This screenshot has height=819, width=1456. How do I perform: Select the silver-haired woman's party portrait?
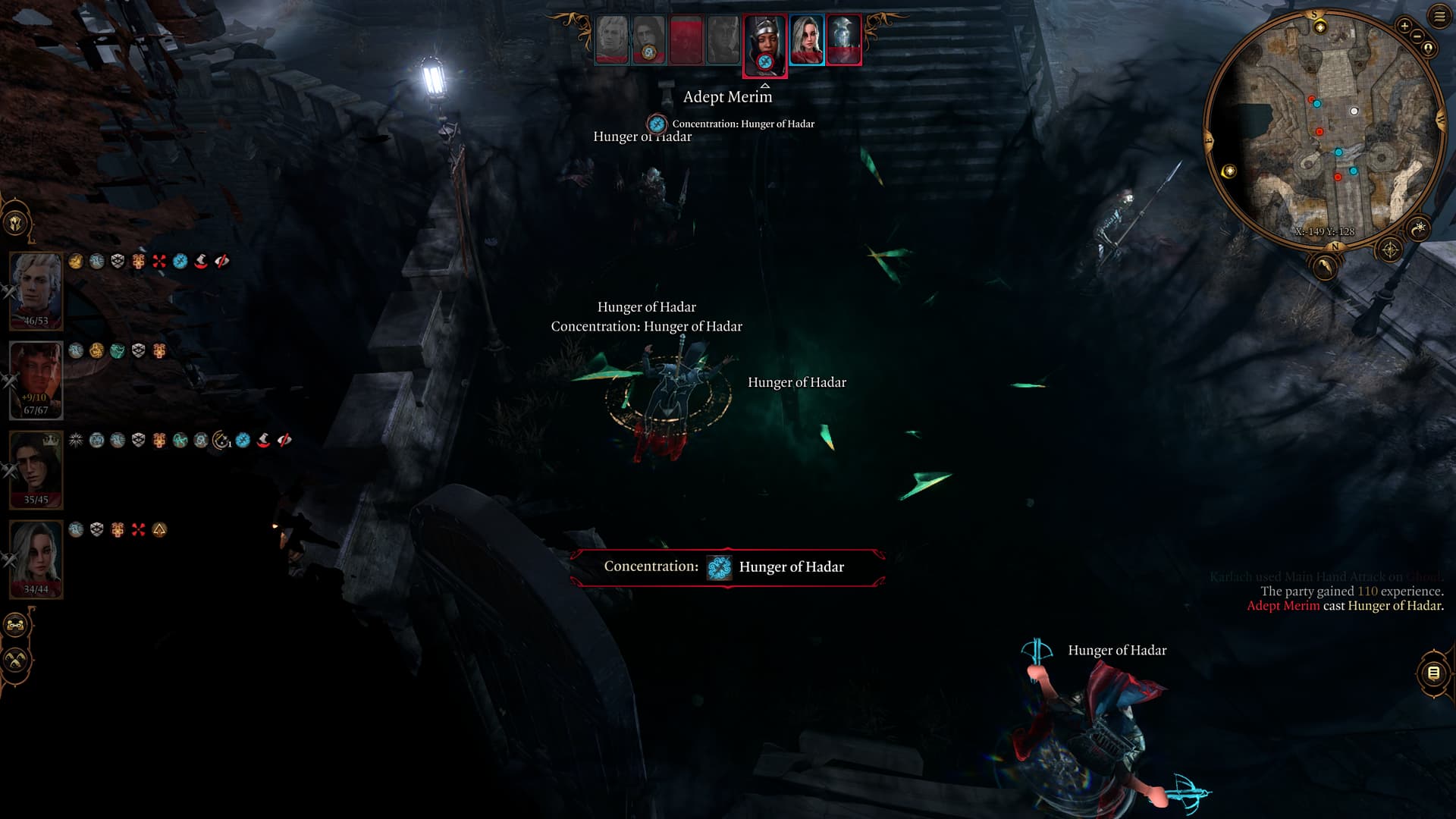pyautogui.click(x=36, y=559)
